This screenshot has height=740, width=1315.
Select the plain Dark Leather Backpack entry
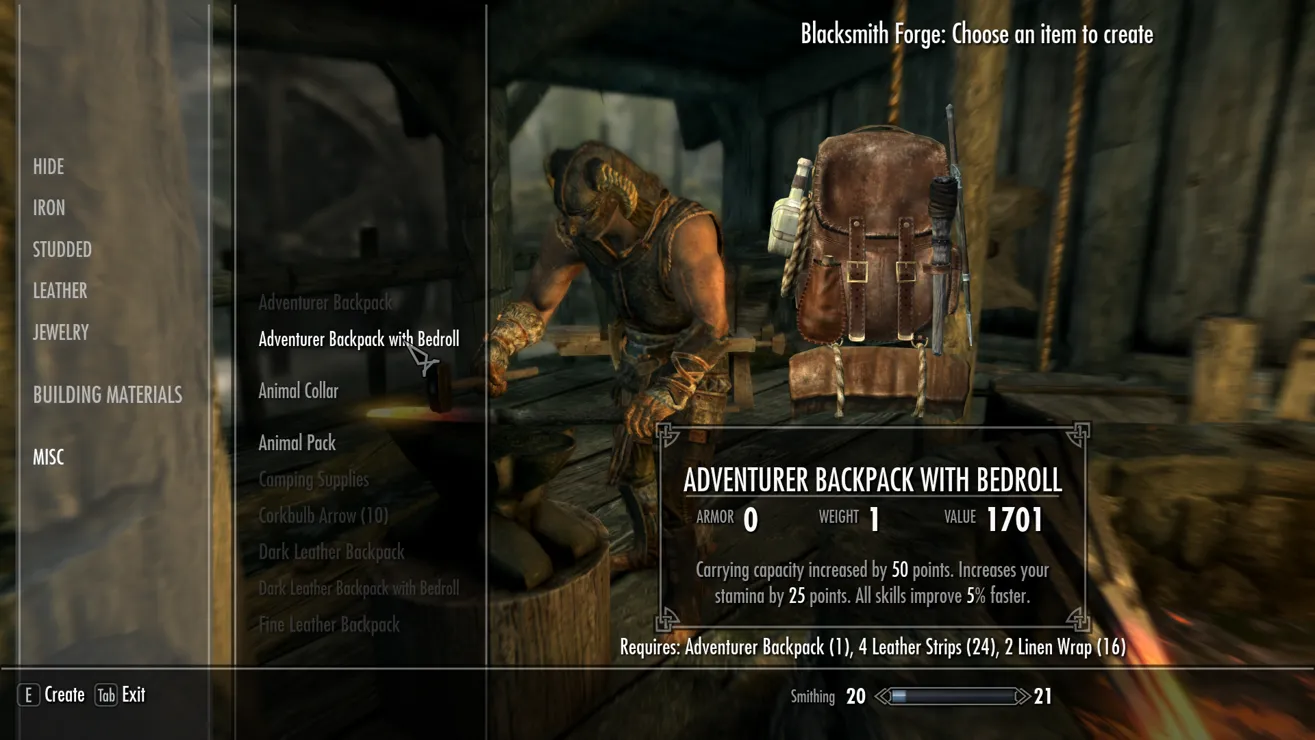click(x=331, y=552)
